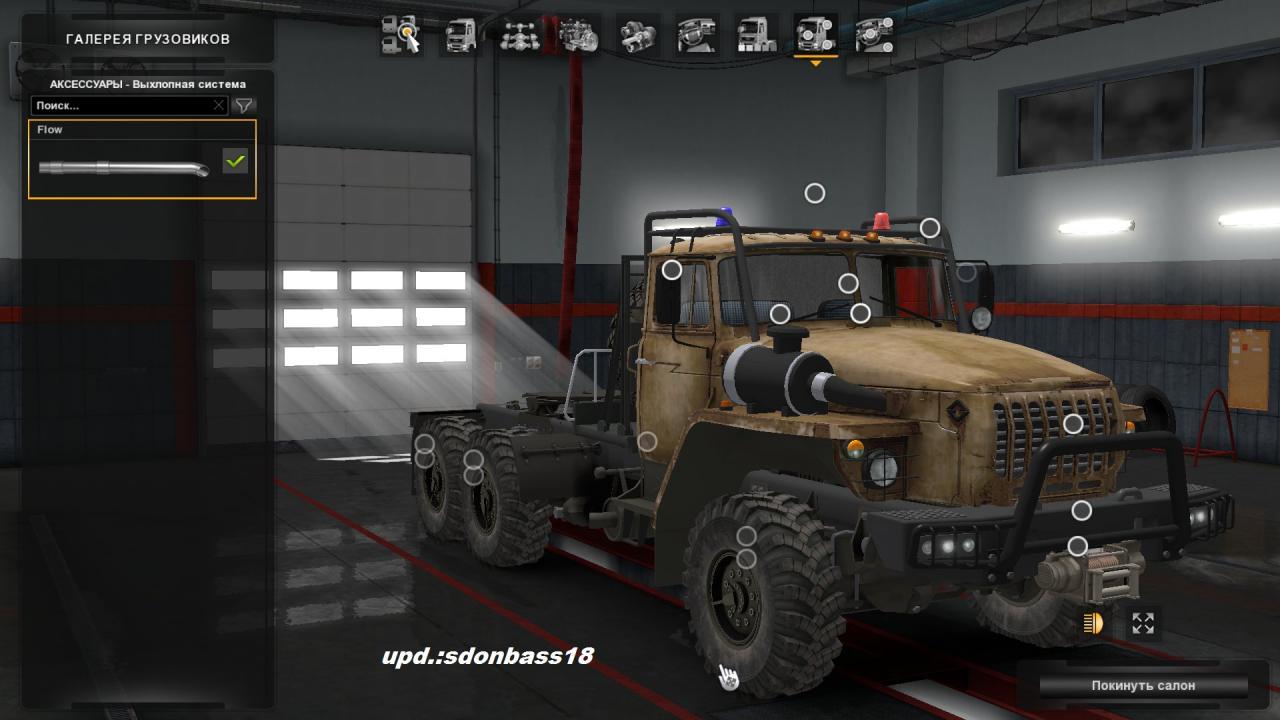Open the transmission upgrade tab
Screen dimensions: 1280x720
coord(637,36)
